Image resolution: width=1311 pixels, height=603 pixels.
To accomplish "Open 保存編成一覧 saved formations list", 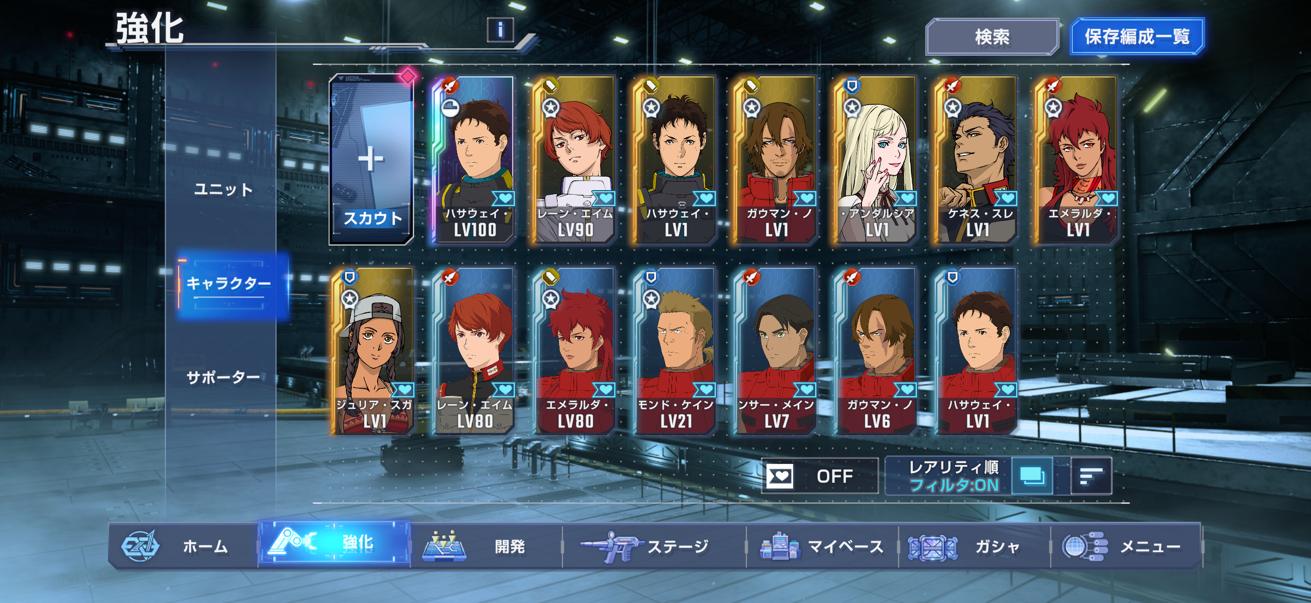I will click(x=1137, y=37).
